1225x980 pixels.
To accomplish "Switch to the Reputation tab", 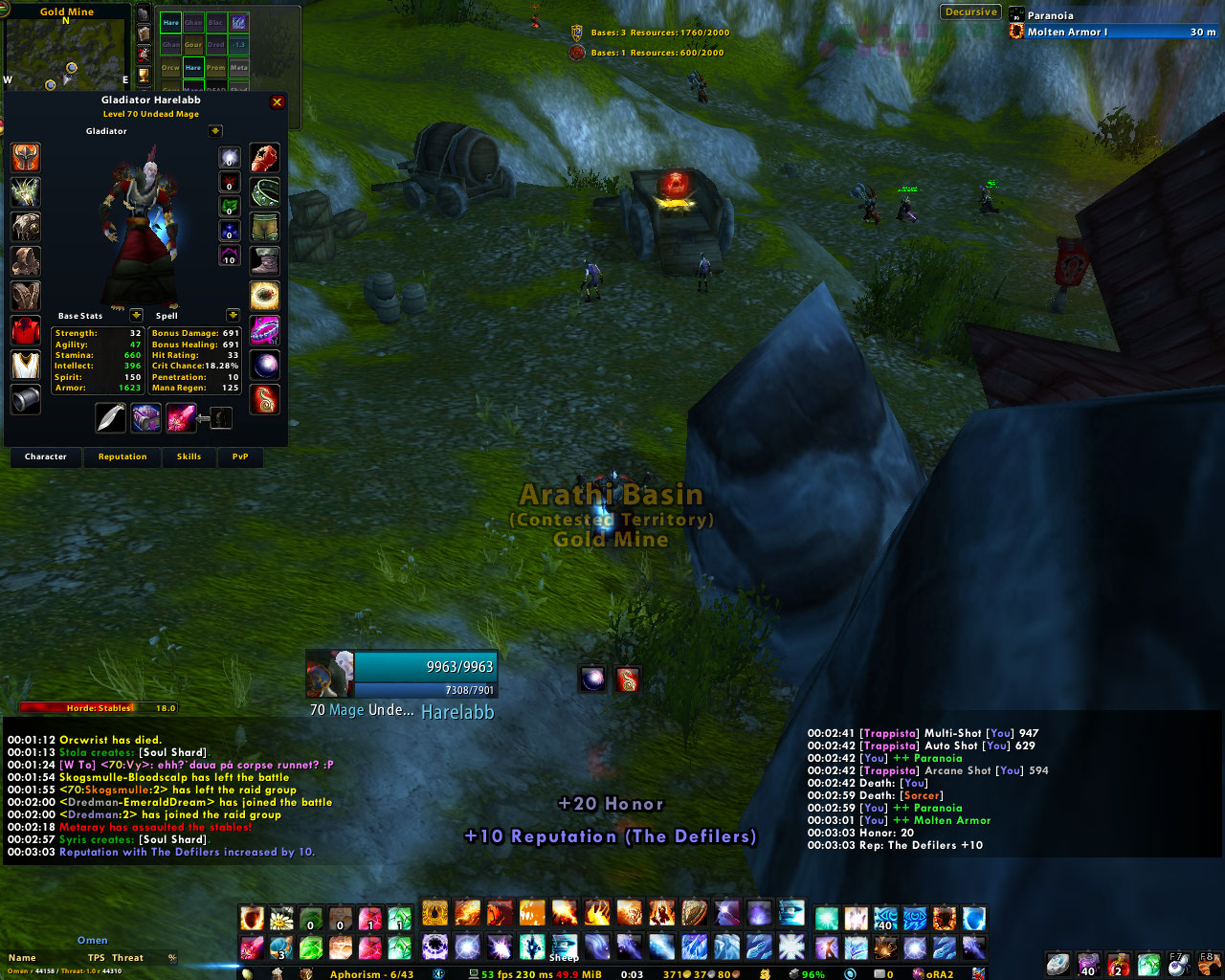I will point(122,457).
